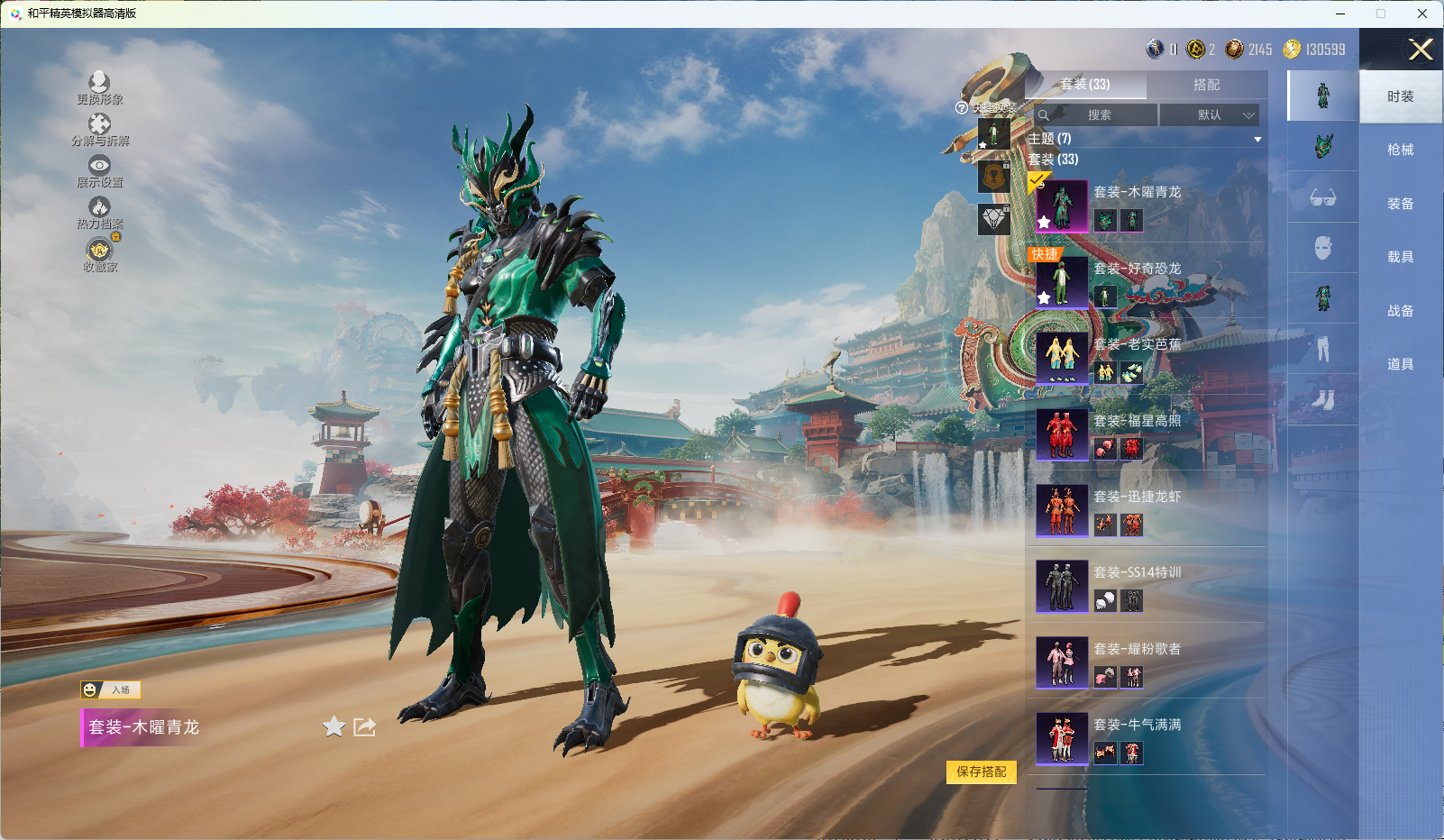Open 展示设置 display settings
Image resolution: width=1444 pixels, height=840 pixels.
click(99, 171)
